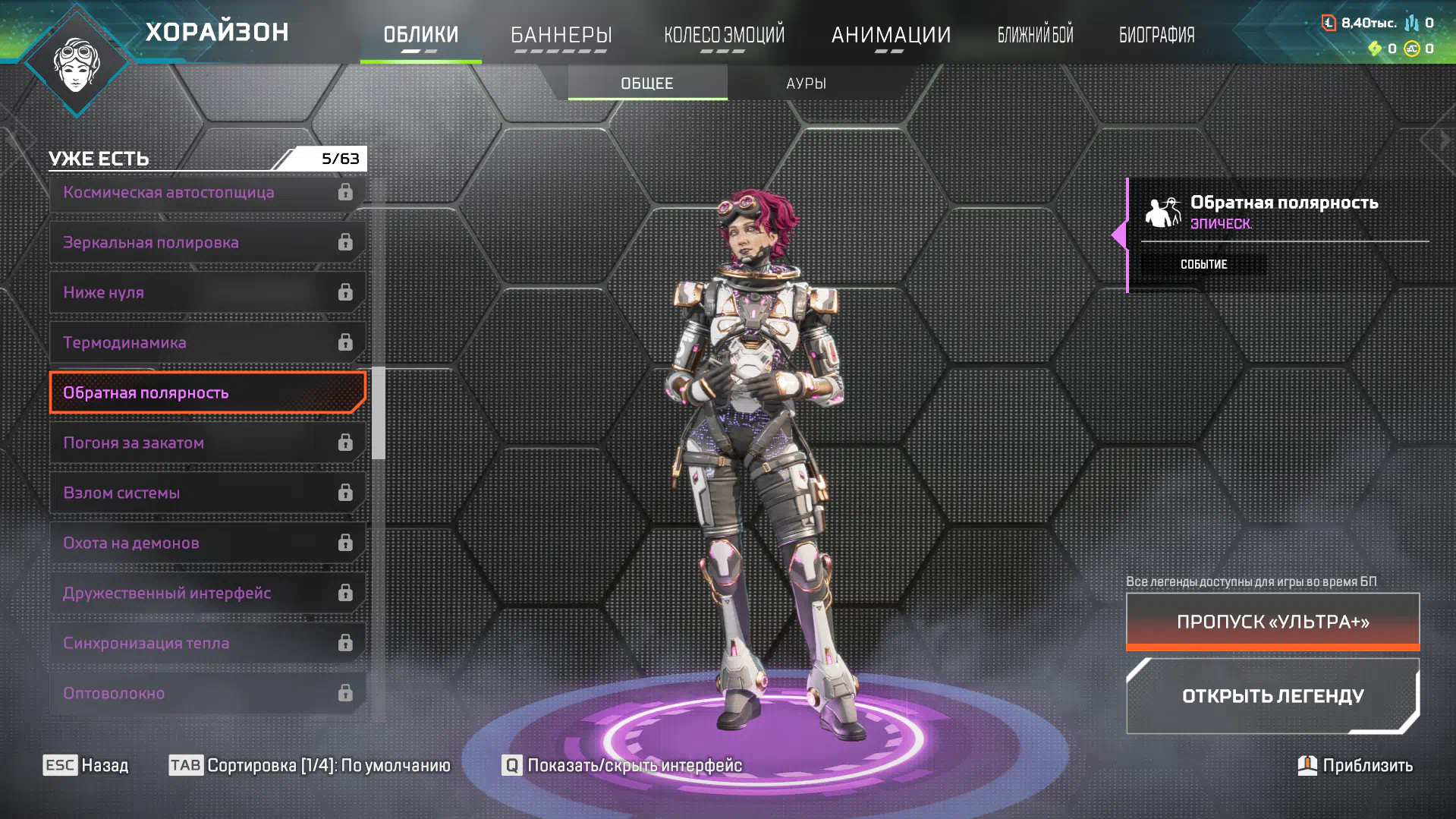The height and width of the screenshot is (819, 1456).
Task: Click the Открыть легенду button
Action: (x=1272, y=696)
